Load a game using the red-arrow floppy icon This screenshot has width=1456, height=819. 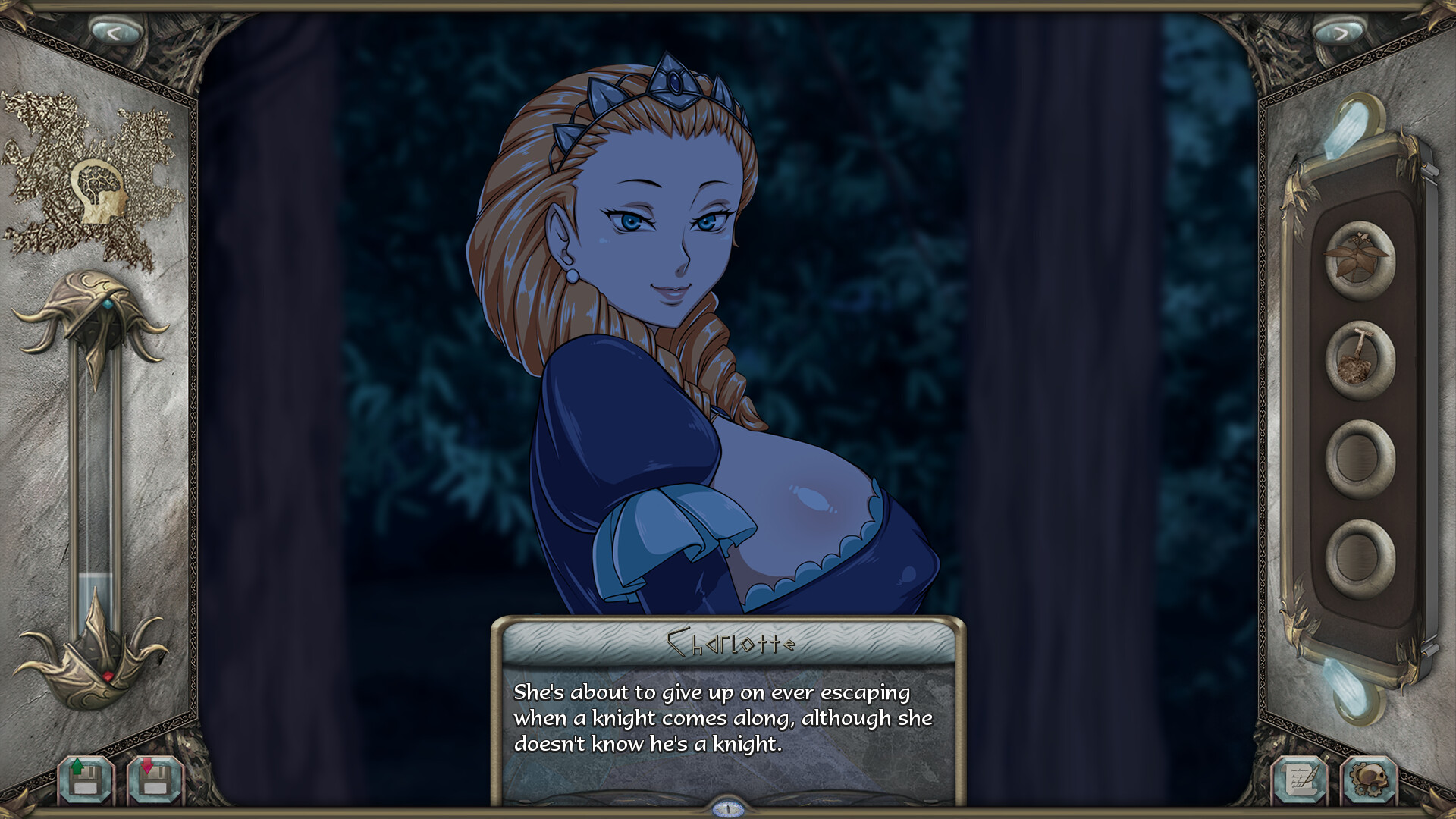point(155,778)
